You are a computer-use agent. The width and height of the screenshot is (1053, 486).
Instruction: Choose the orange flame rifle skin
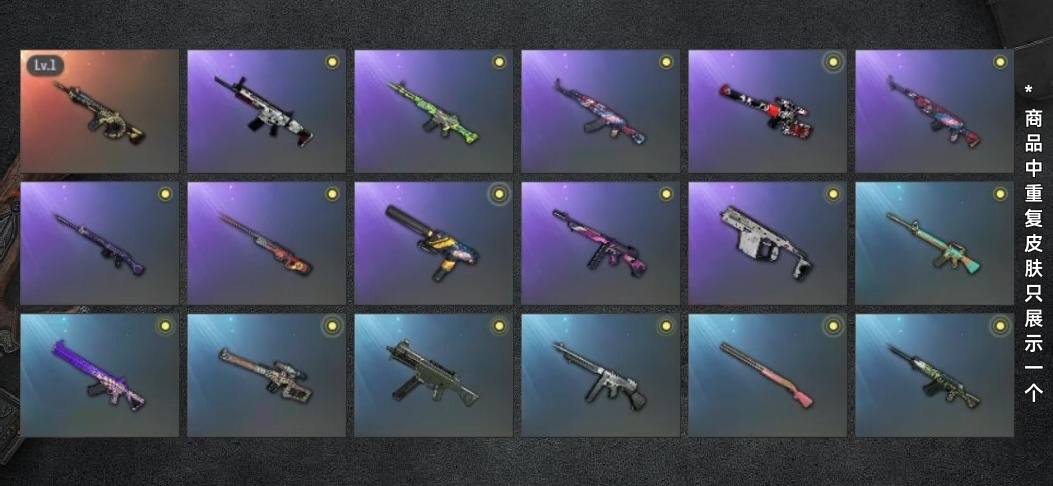pyautogui.click(x=266, y=243)
